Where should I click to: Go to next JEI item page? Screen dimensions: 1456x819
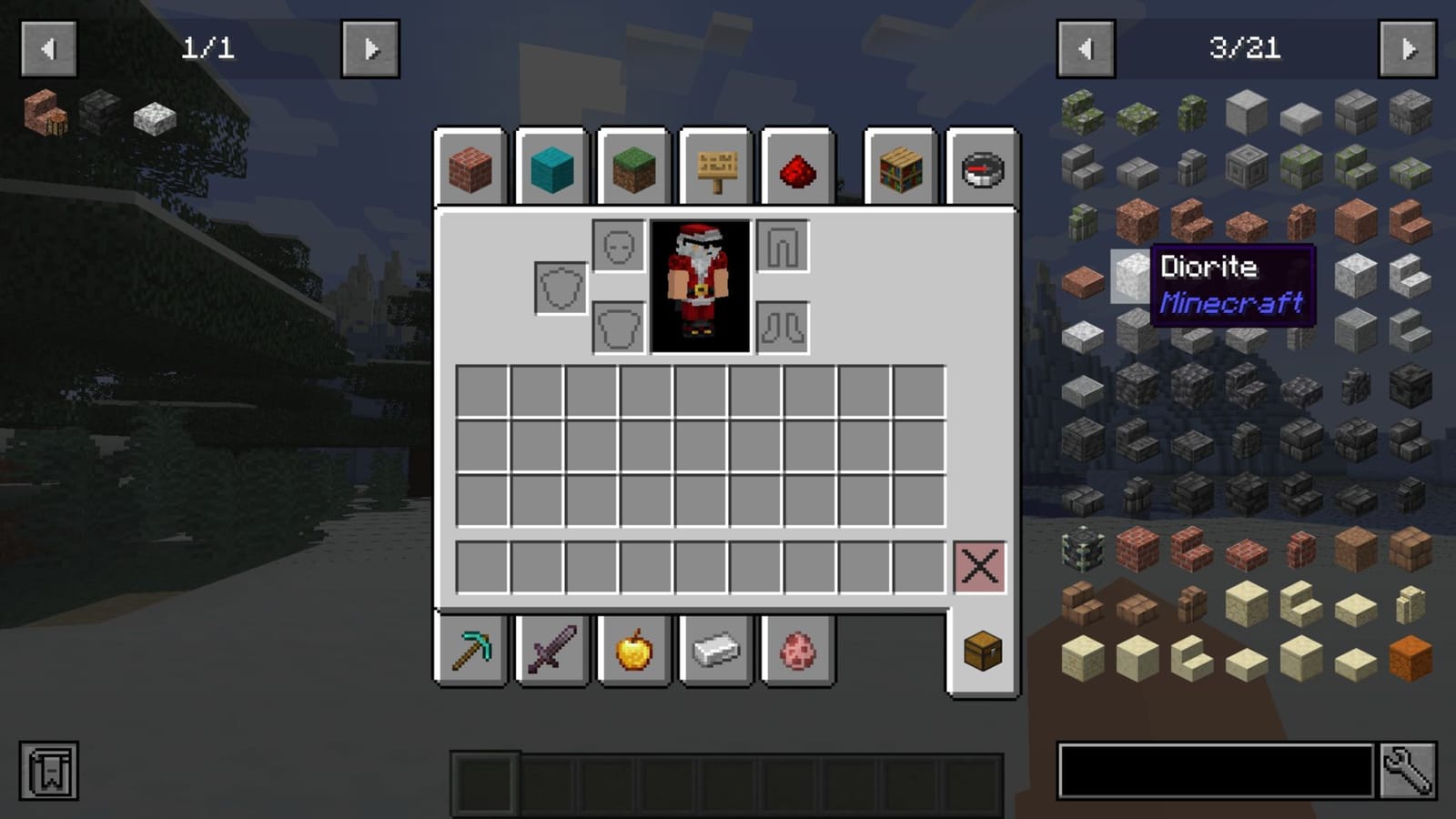pyautogui.click(x=1407, y=50)
